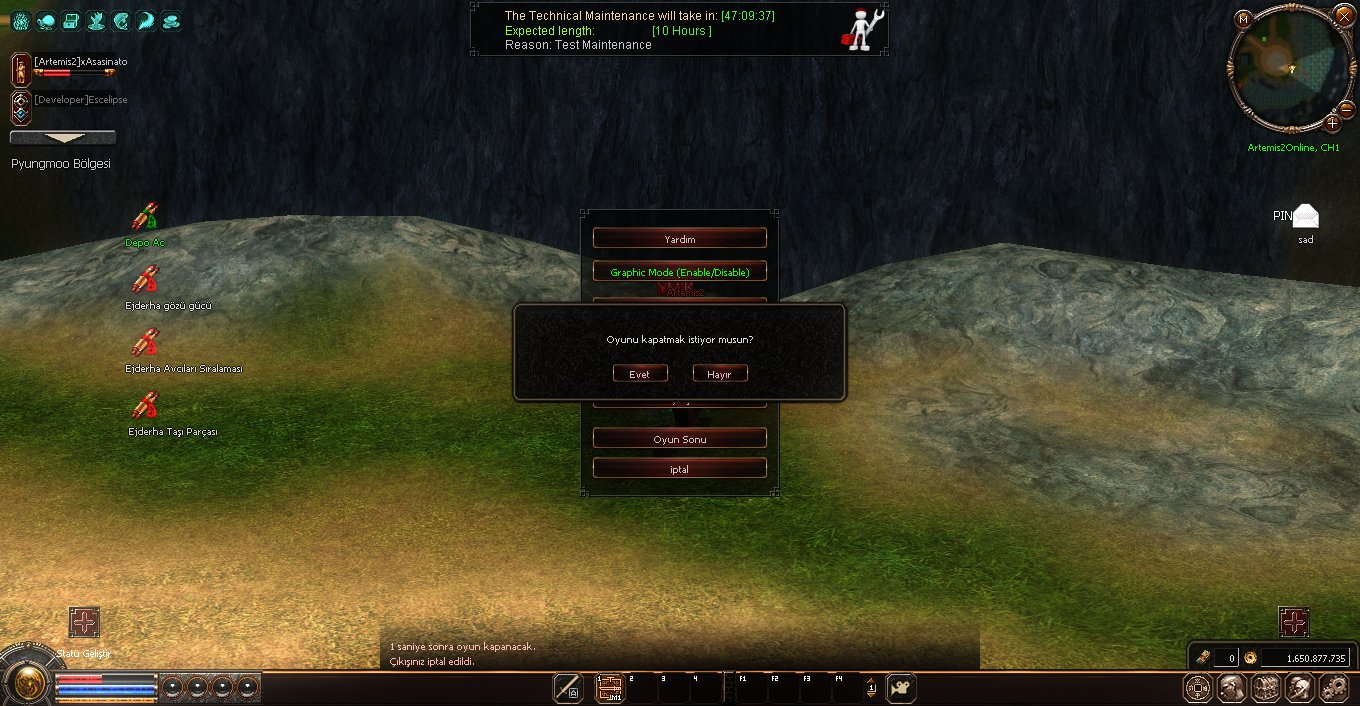The width and height of the screenshot is (1360, 706).
Task: Toggle Graphic Mode (Enable/Disable)
Action: [x=680, y=272]
